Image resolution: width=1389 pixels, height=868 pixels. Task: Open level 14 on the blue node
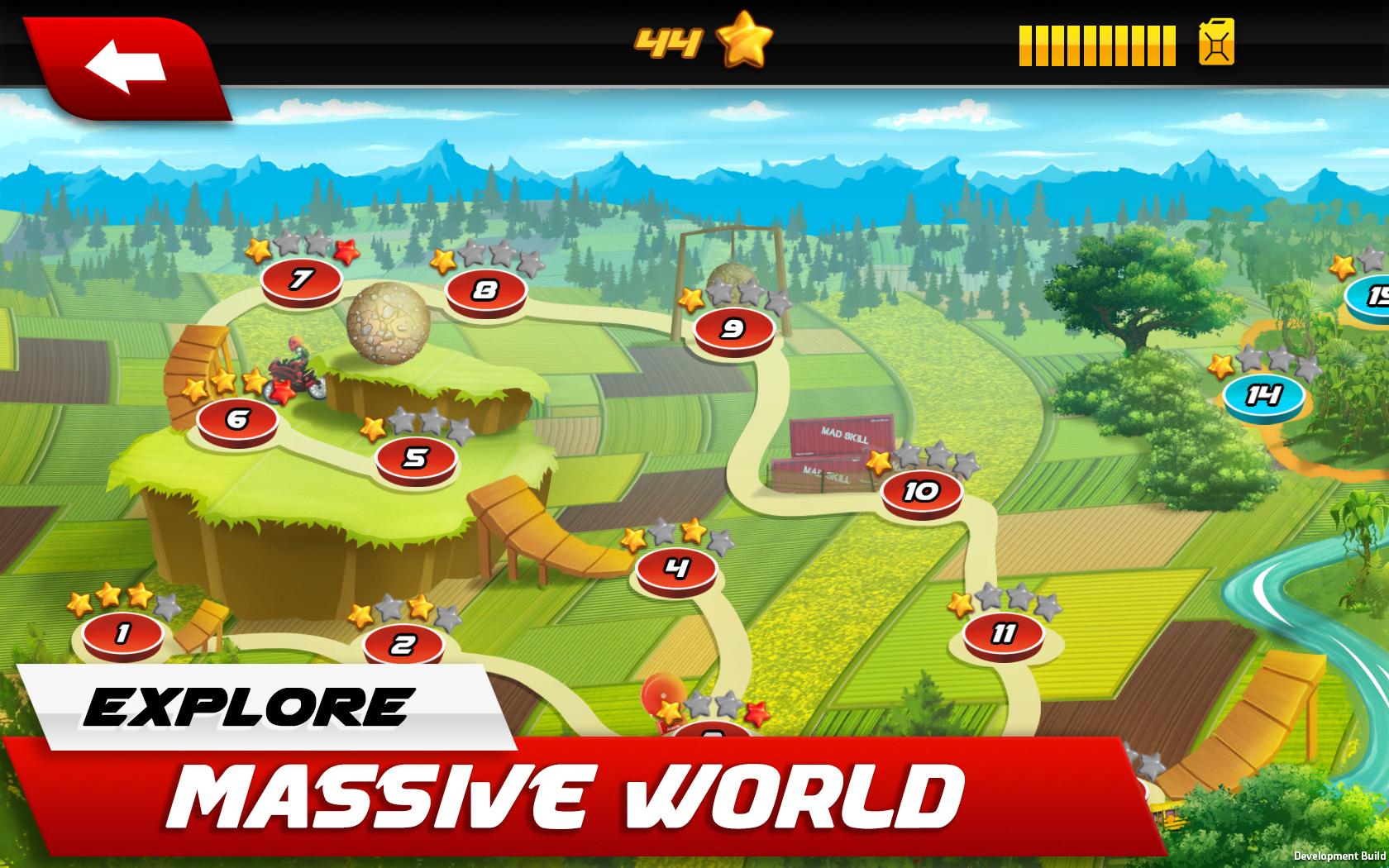pyautogui.click(x=1264, y=395)
